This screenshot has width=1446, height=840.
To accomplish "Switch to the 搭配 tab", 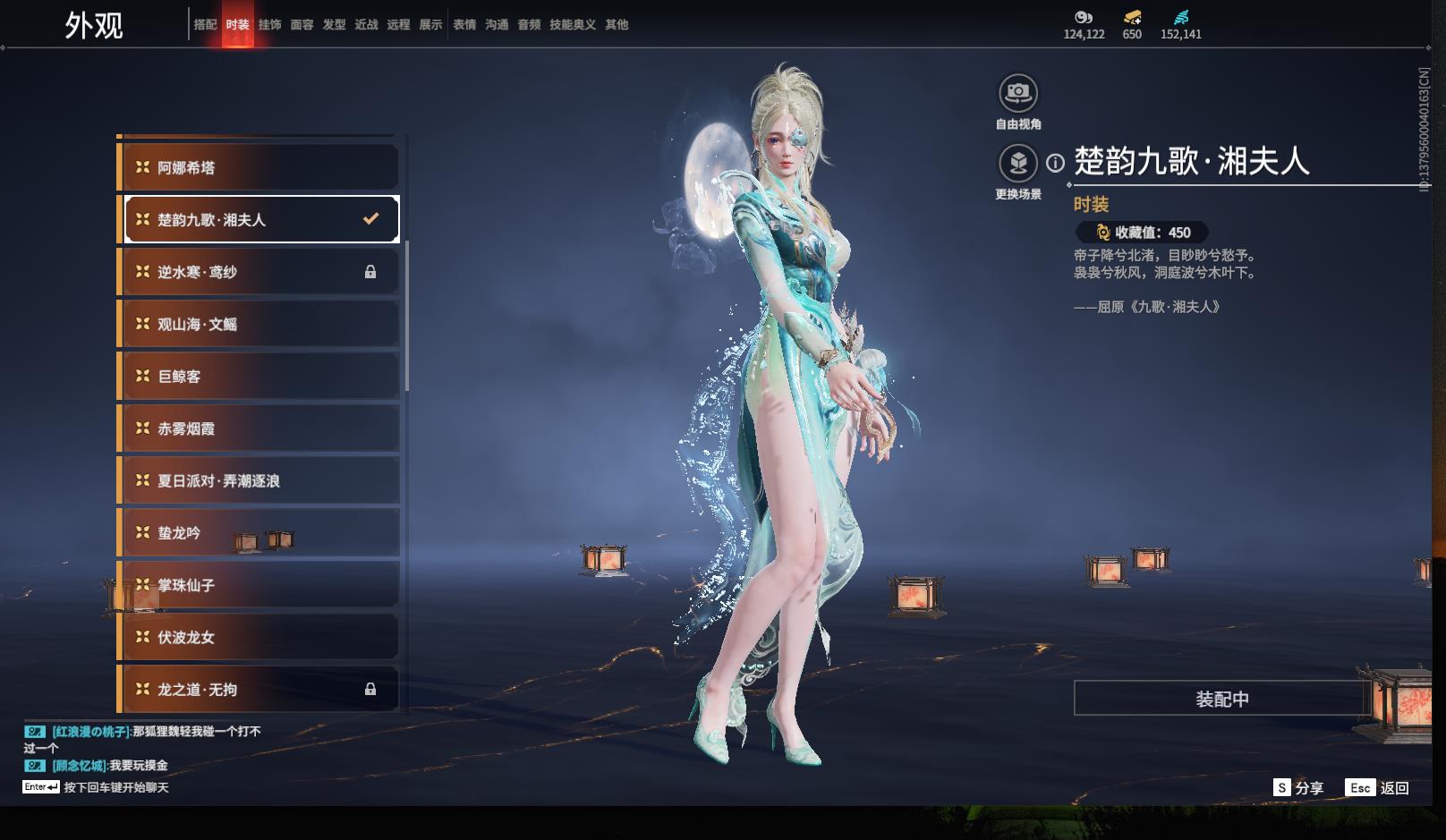I will [205, 25].
